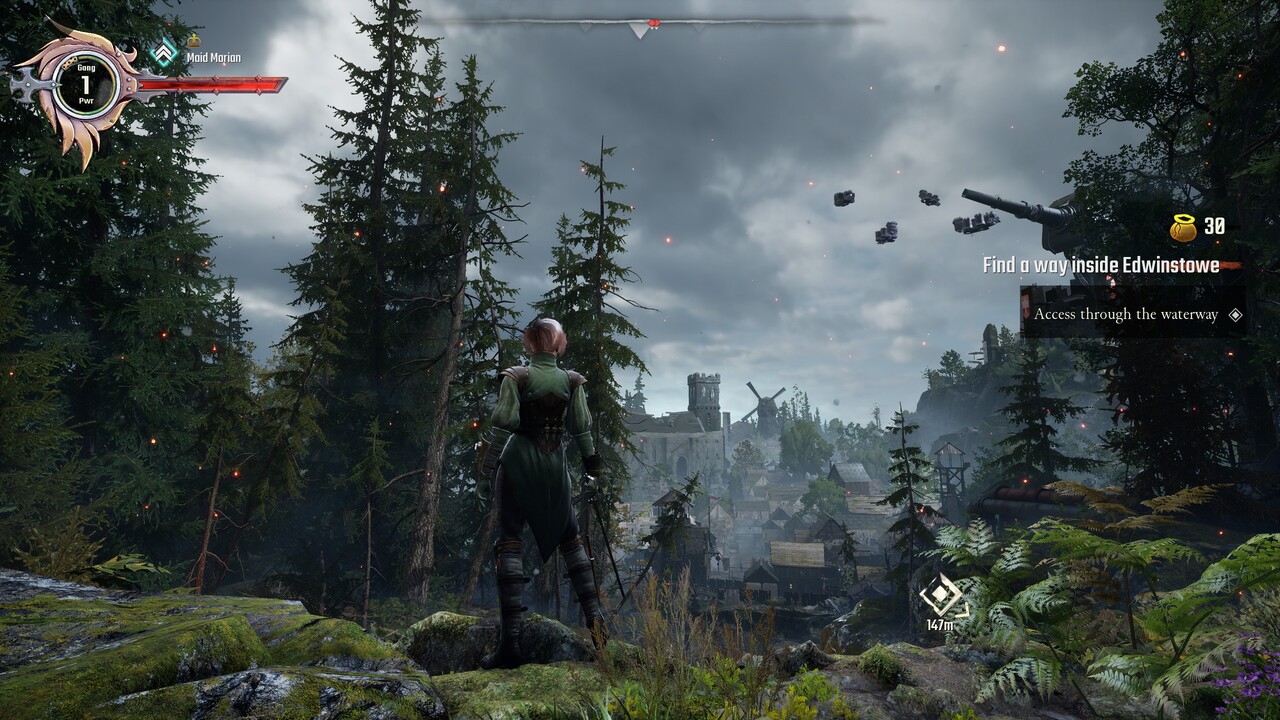Choose the Access through the waterway objective
This screenshot has height=720, width=1280.
pos(1126,314)
